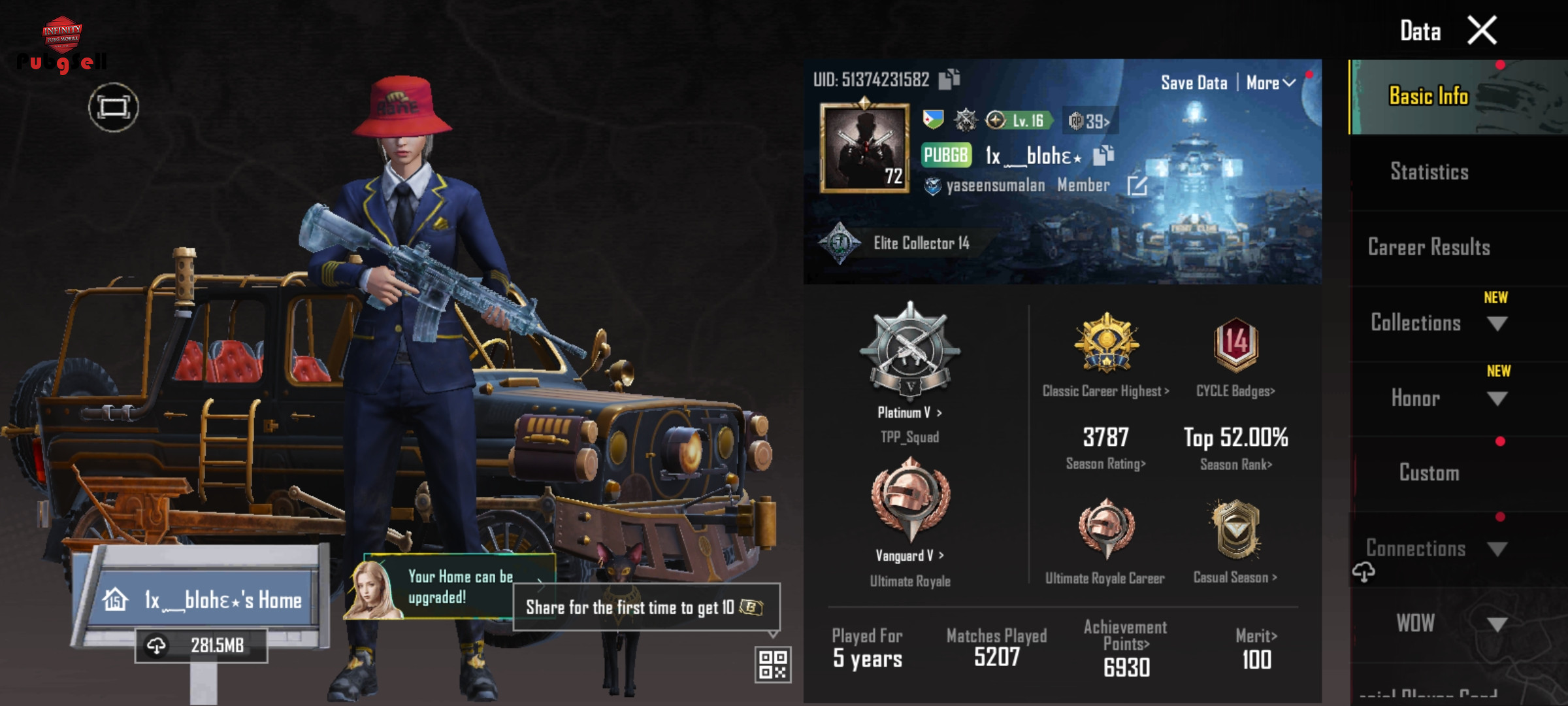
Task: Open the More dropdown
Action: pyautogui.click(x=1270, y=83)
